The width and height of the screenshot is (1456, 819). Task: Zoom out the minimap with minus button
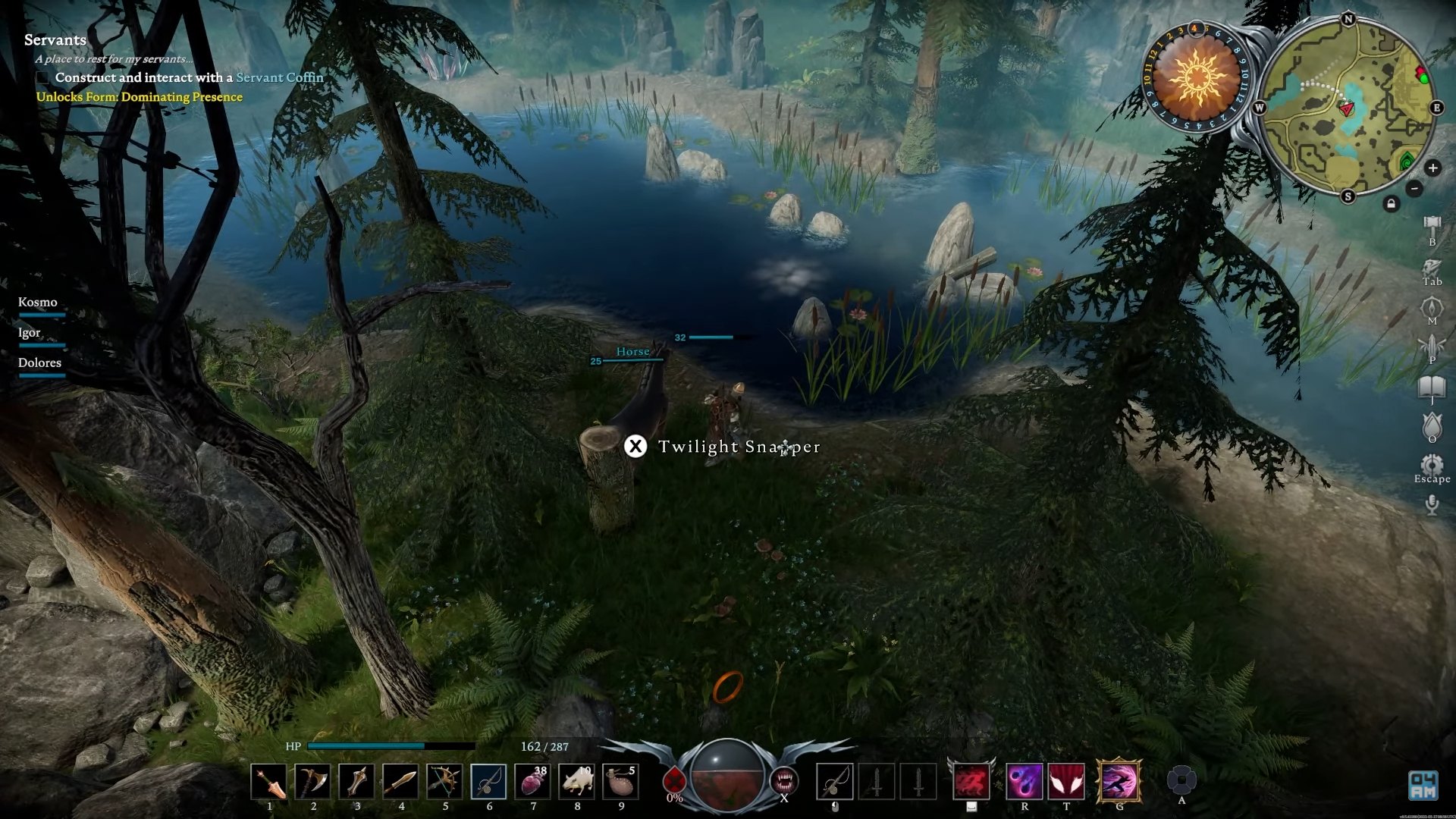(1414, 188)
